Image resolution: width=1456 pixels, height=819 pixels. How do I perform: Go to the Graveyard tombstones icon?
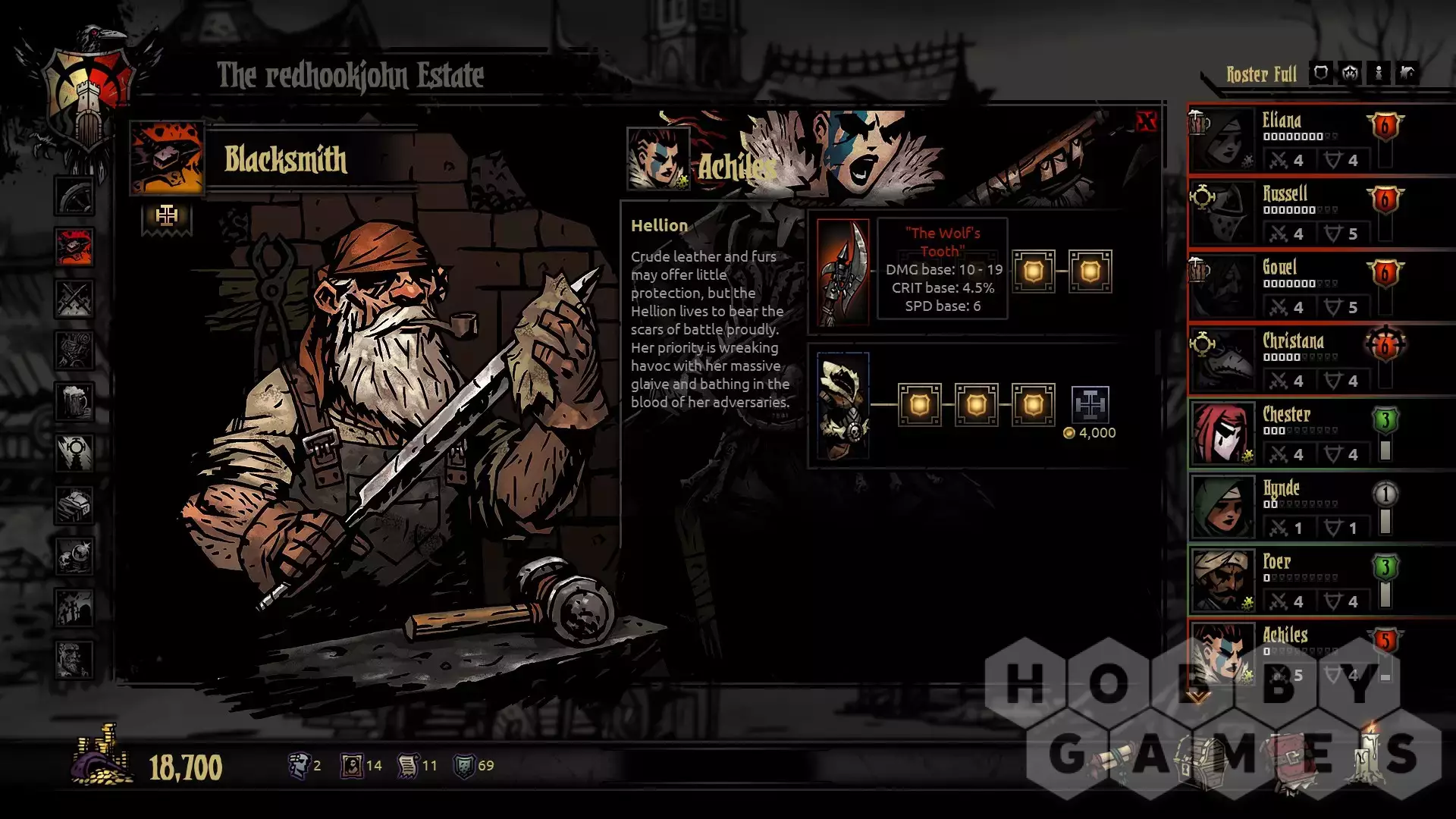(x=74, y=608)
